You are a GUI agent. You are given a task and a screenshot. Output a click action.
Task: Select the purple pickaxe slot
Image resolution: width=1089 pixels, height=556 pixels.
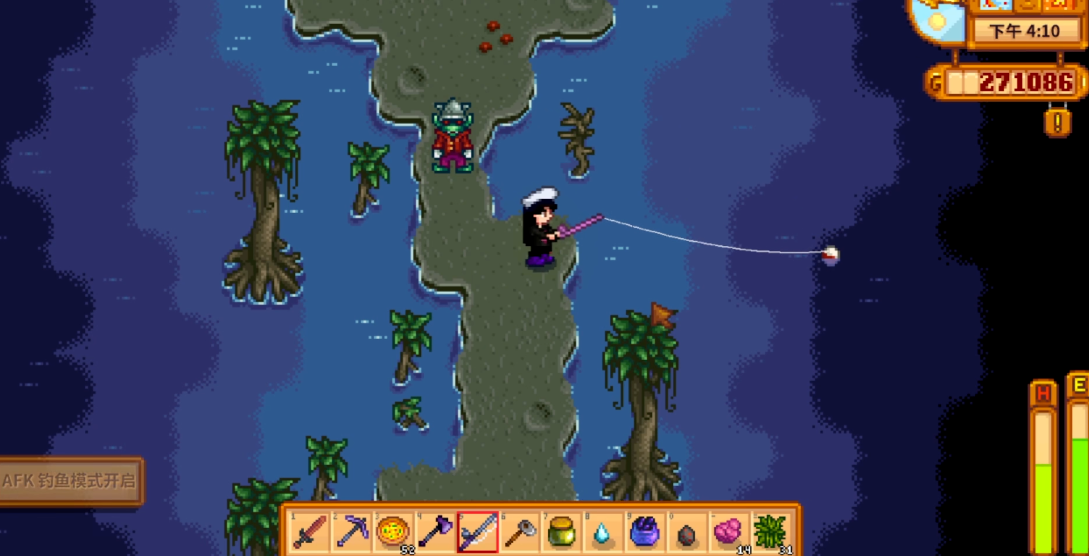click(x=352, y=530)
